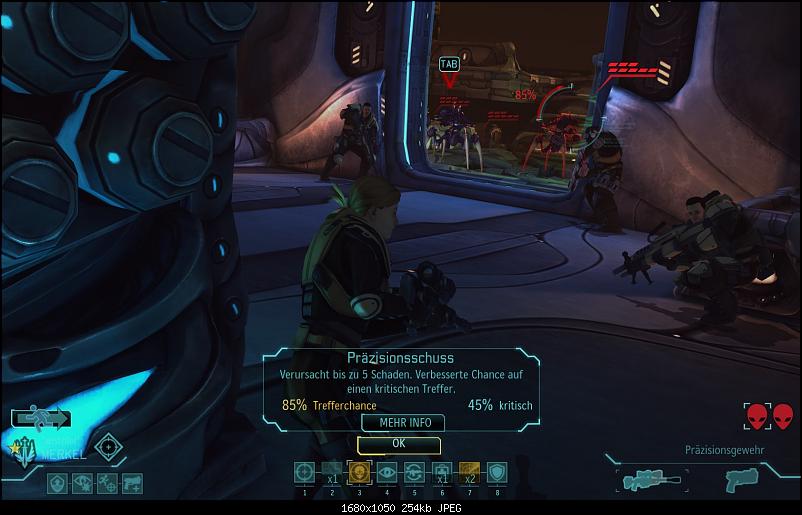Select the sniper rifle weapon
The image size is (802, 515).
(x=642, y=480)
